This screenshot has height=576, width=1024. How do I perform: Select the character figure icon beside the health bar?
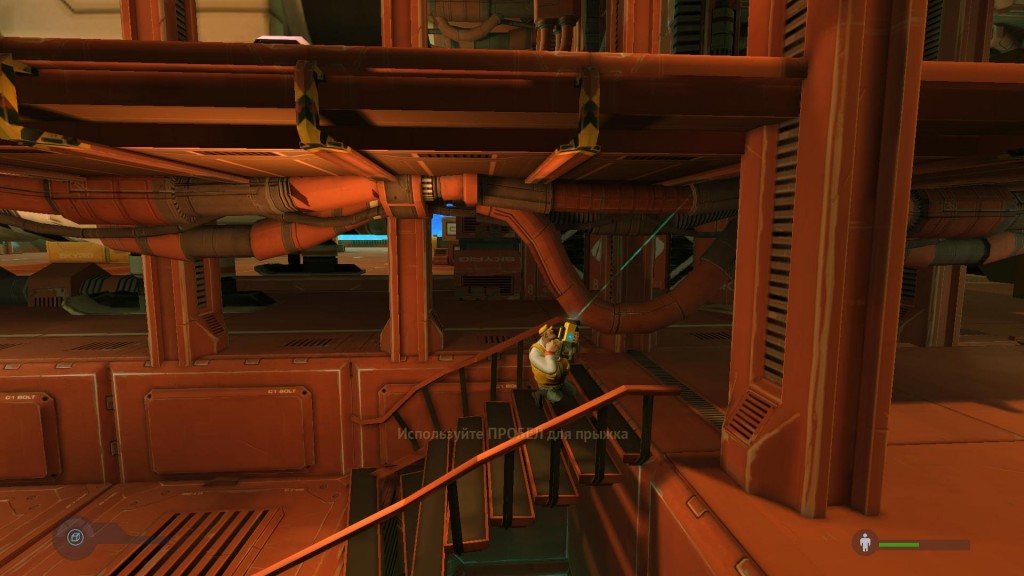coord(864,543)
